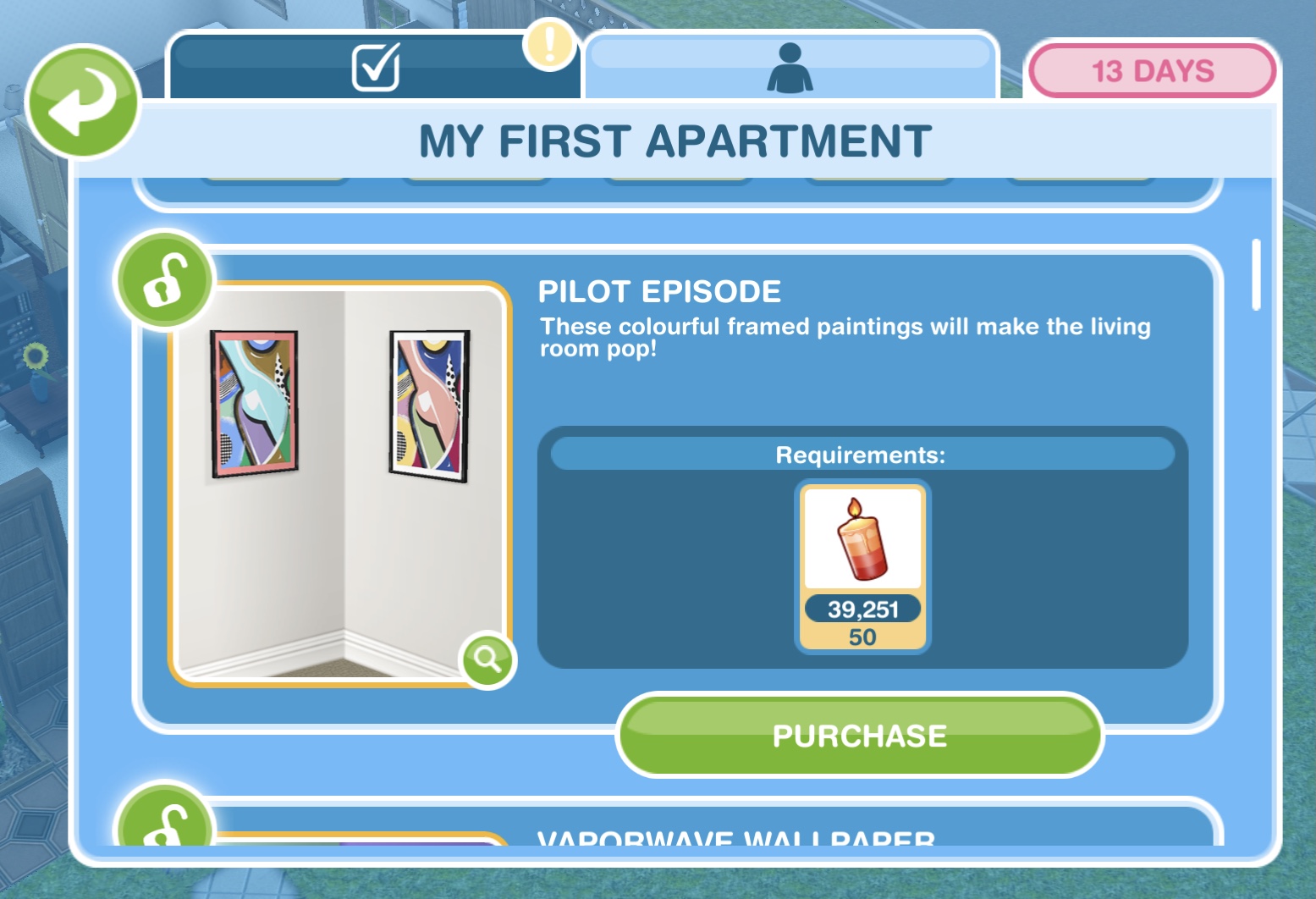Image resolution: width=1316 pixels, height=899 pixels.
Task: Switch to the checklist tasks tab
Action: [375, 67]
